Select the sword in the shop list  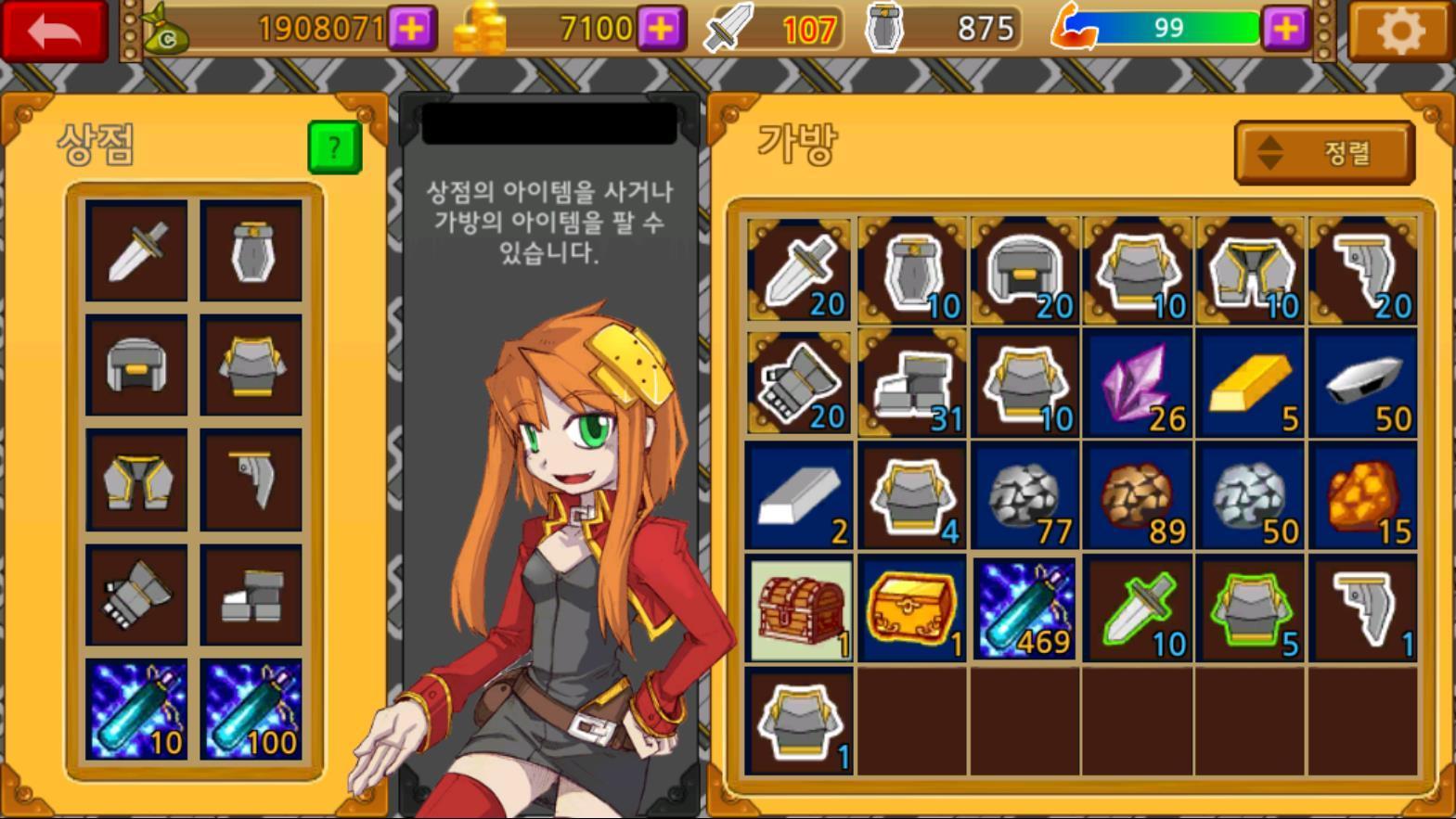(x=136, y=250)
